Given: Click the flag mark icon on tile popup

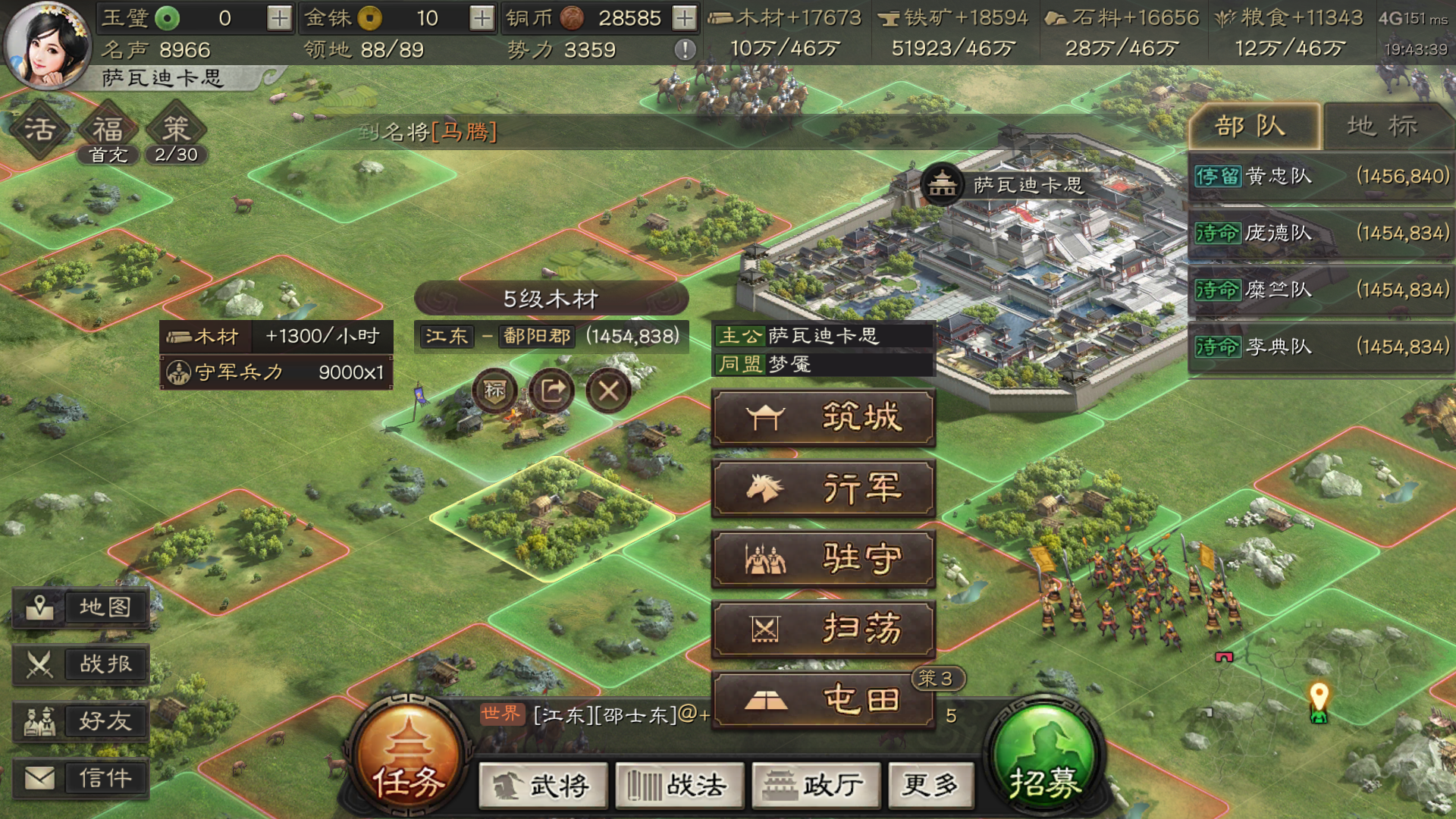Looking at the screenshot, I should (x=494, y=391).
